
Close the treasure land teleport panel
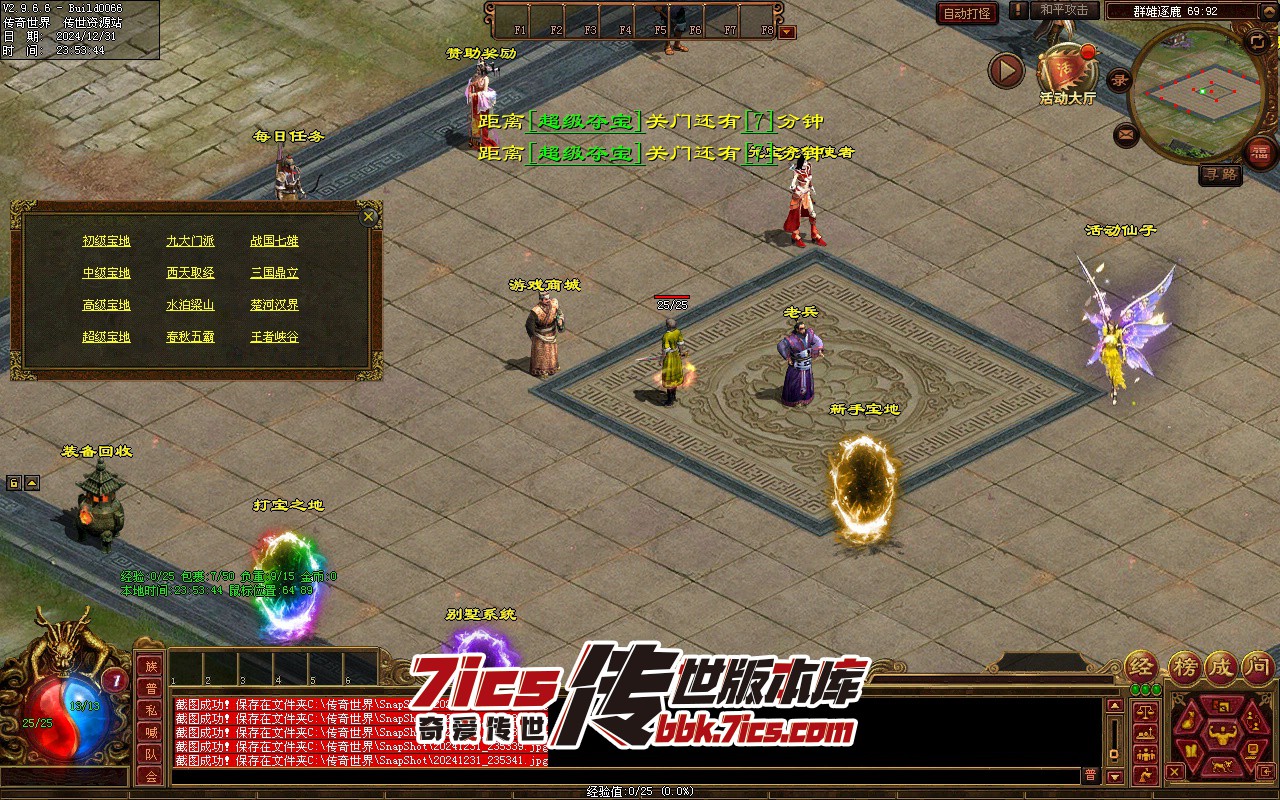[369, 216]
